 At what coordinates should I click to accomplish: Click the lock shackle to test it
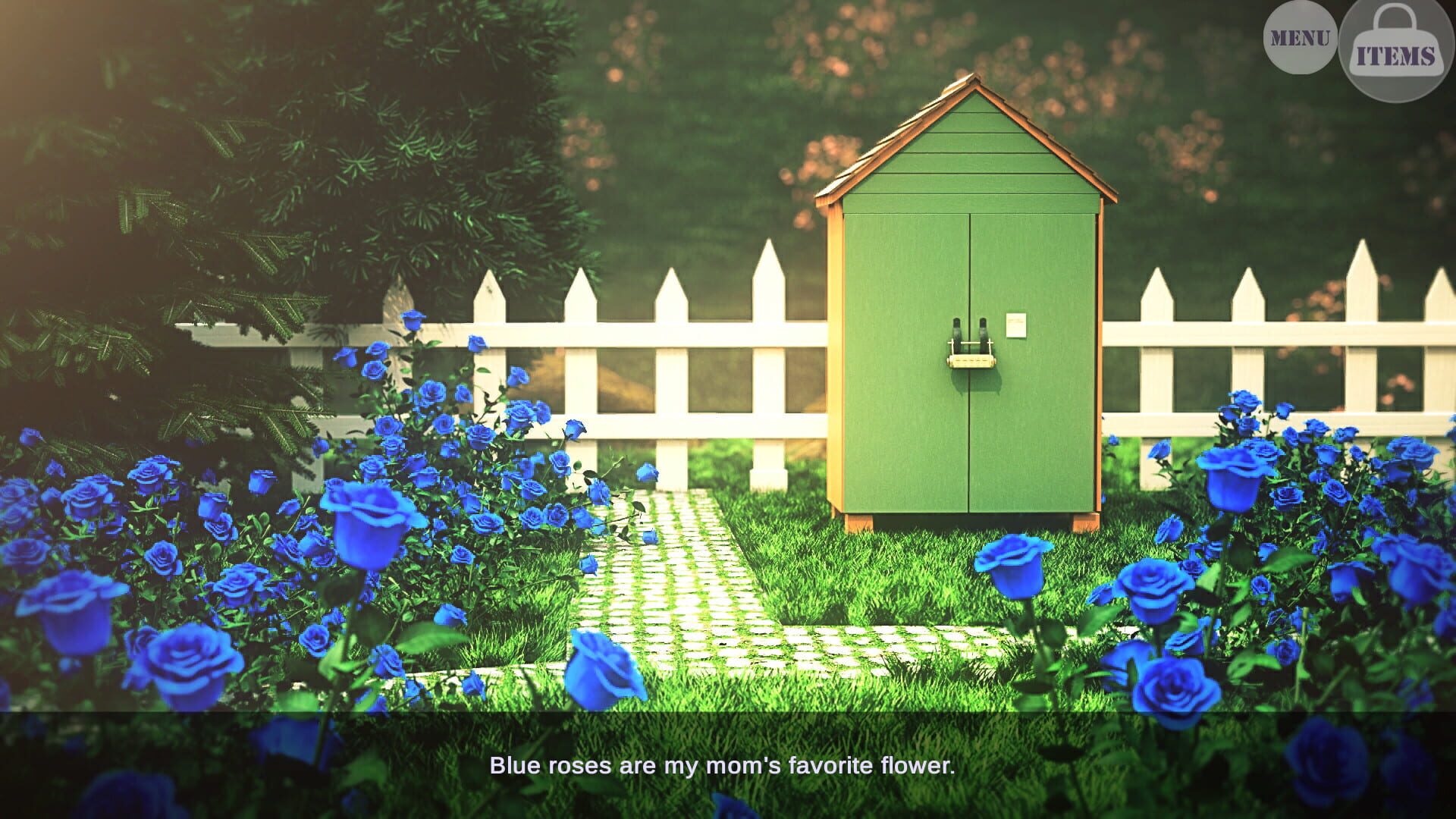click(x=971, y=343)
